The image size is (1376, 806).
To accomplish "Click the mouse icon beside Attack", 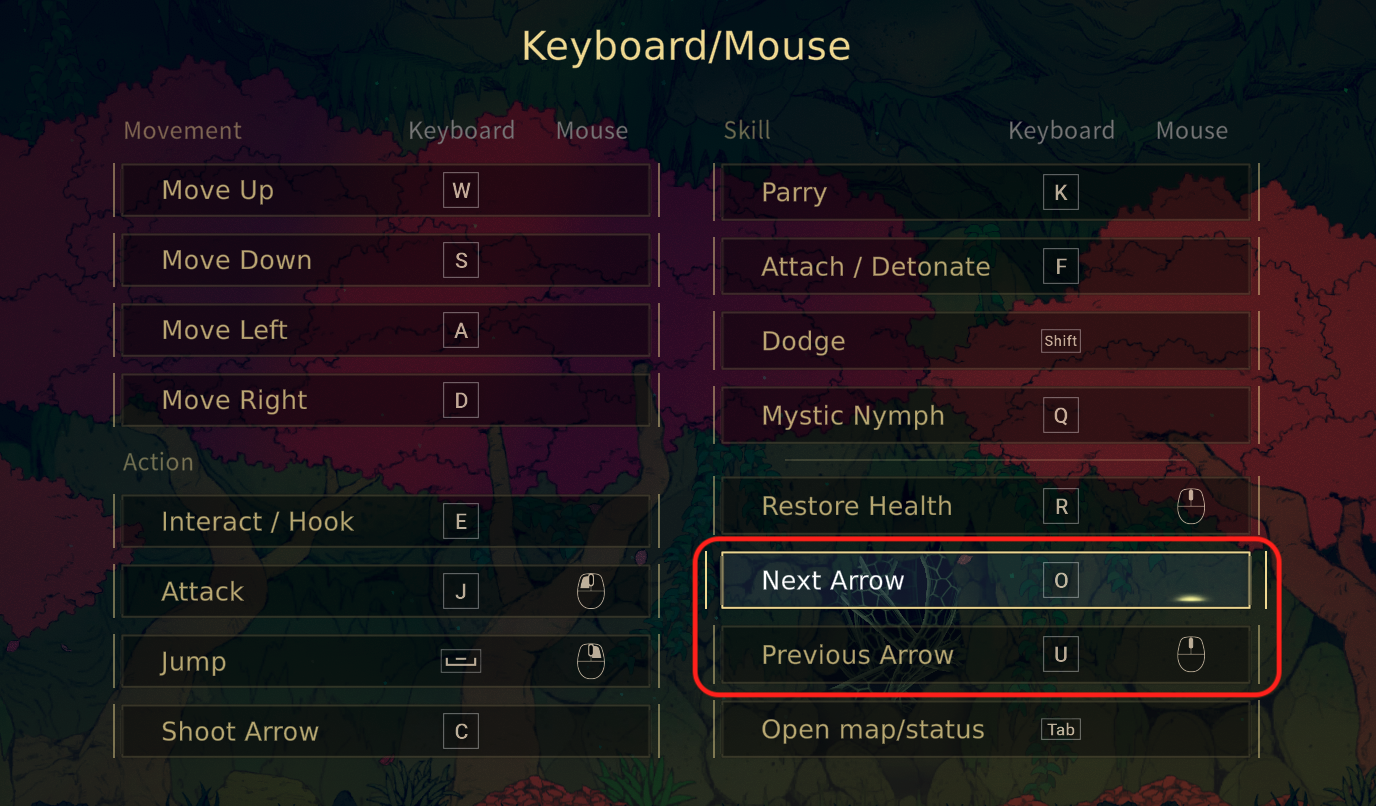I will click(x=591, y=590).
